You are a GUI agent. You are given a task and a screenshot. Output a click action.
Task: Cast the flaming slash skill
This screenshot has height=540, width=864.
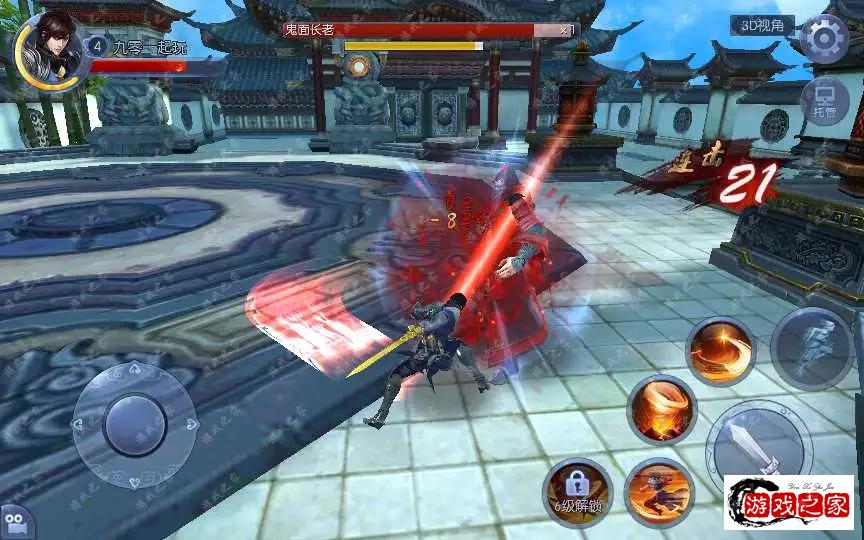coord(721,350)
